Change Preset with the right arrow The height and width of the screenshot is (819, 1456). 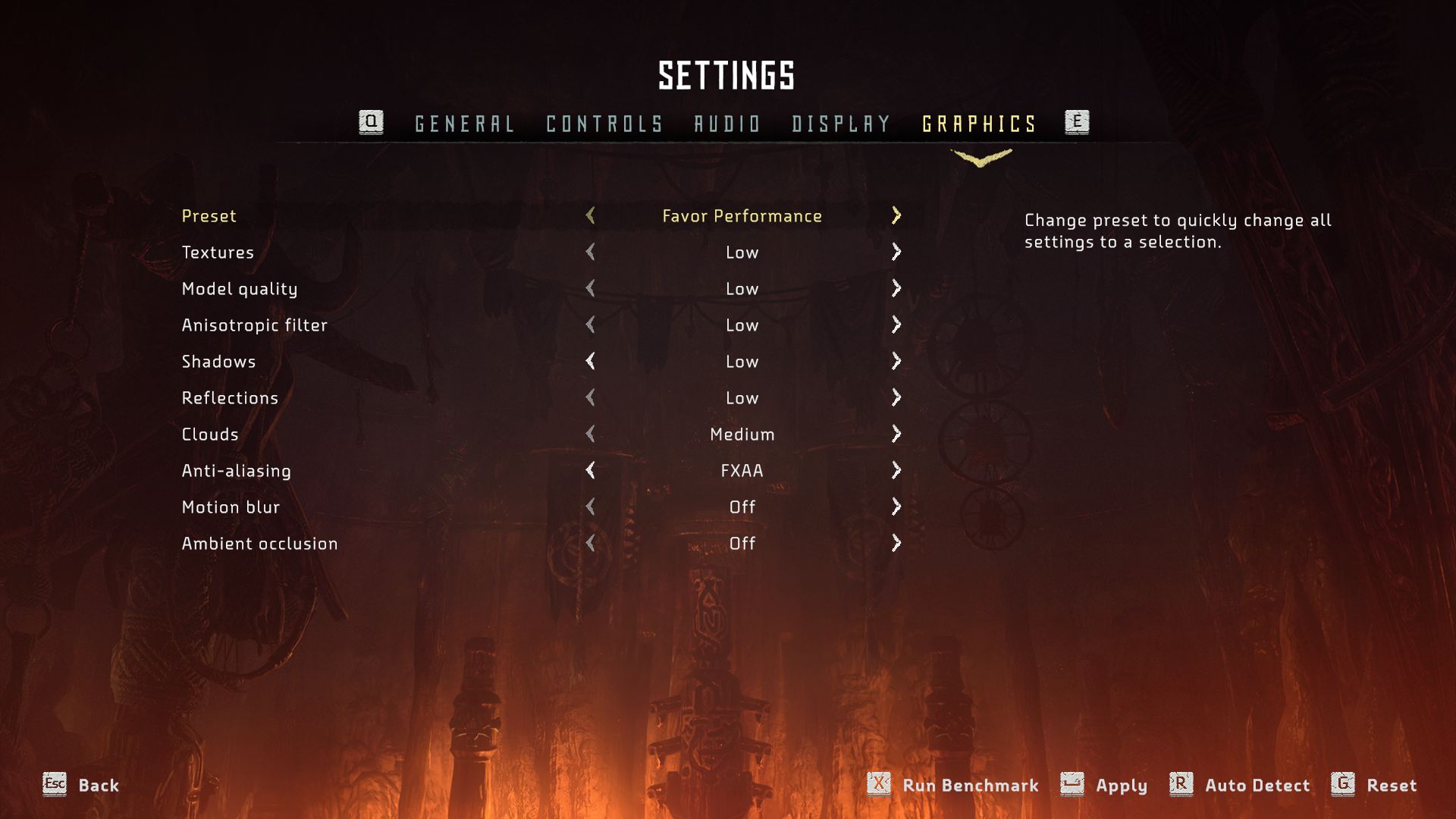(x=896, y=215)
